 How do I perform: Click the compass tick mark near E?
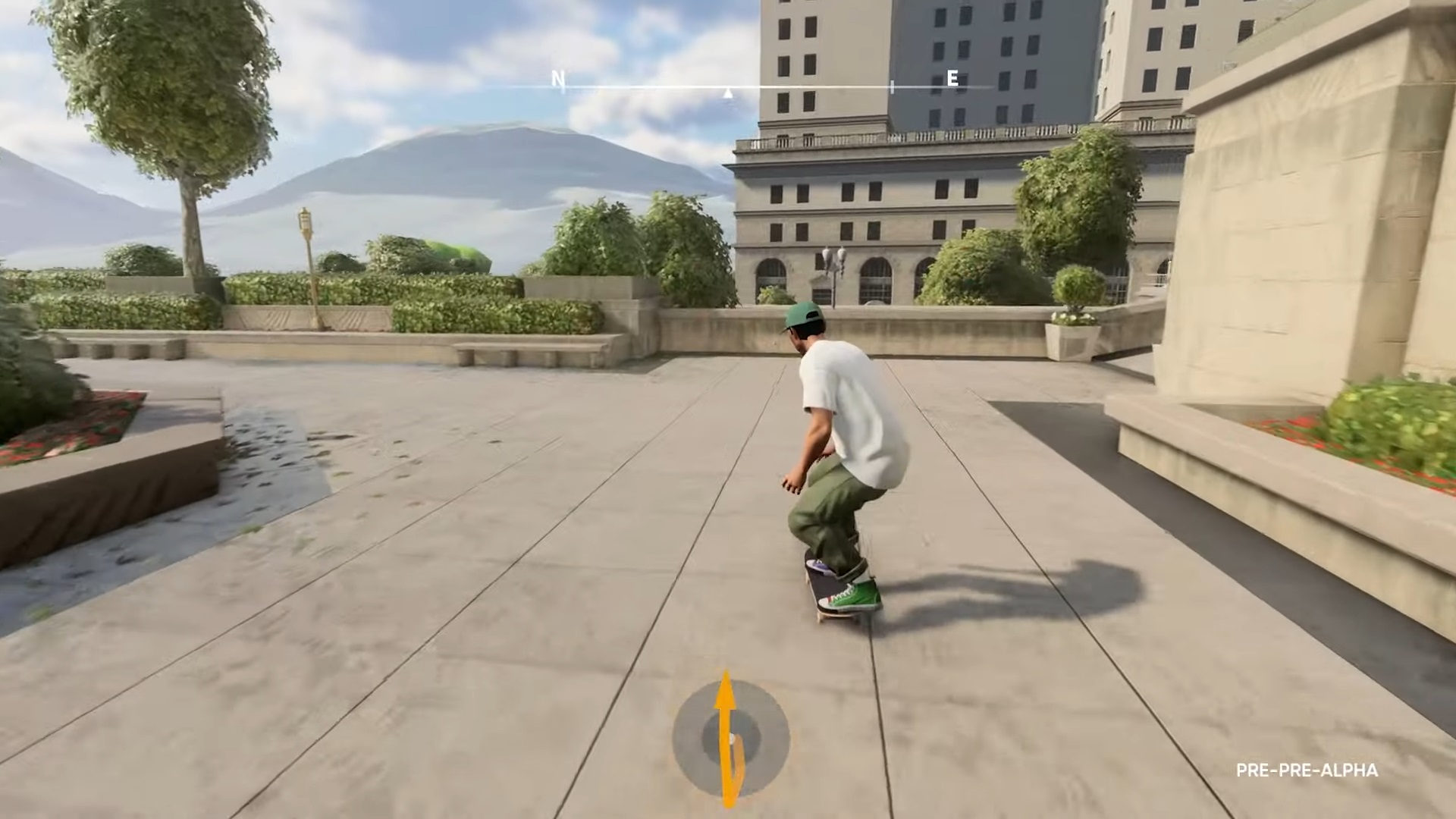click(x=893, y=85)
